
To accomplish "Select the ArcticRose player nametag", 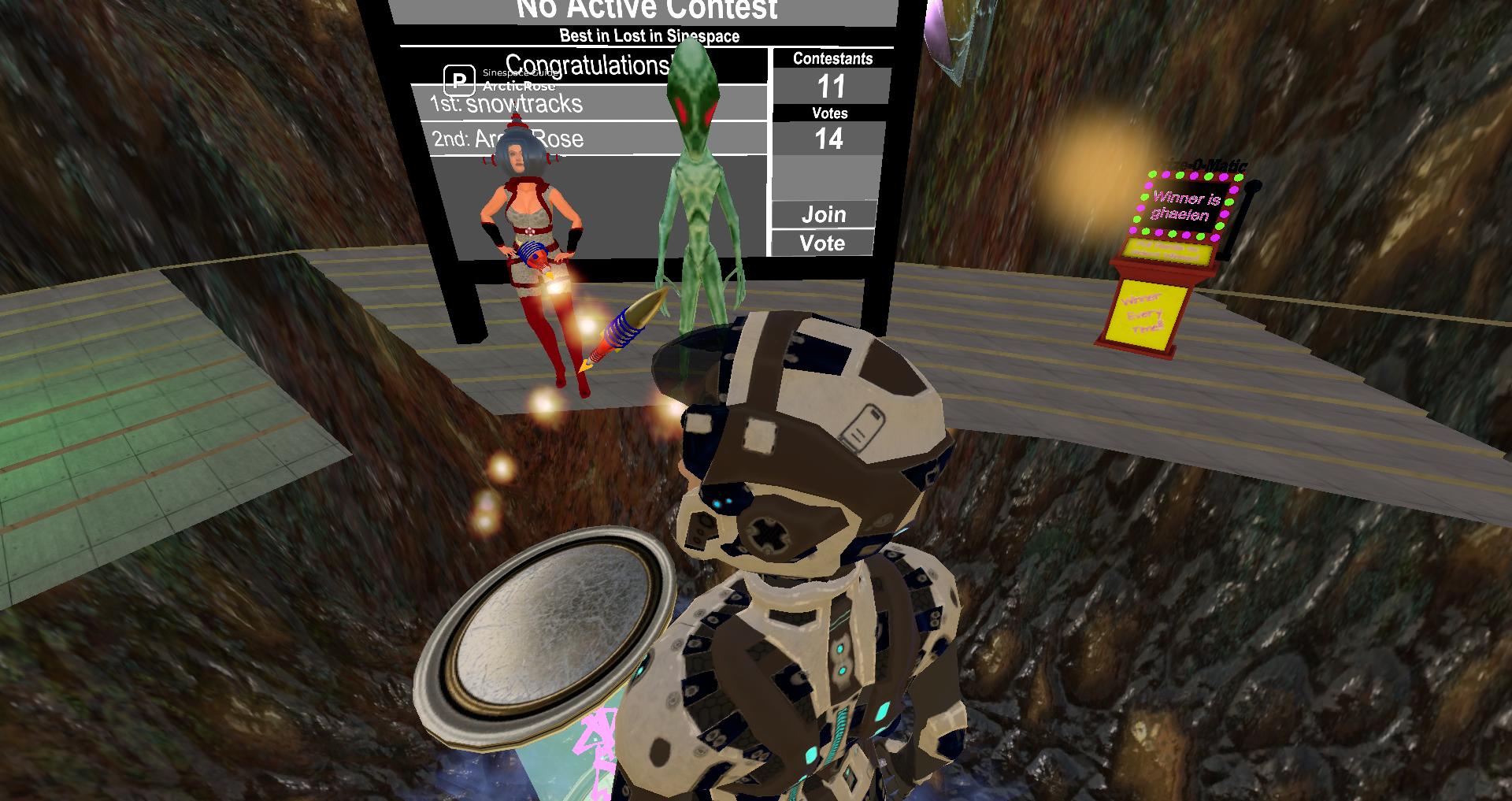I will [x=518, y=86].
